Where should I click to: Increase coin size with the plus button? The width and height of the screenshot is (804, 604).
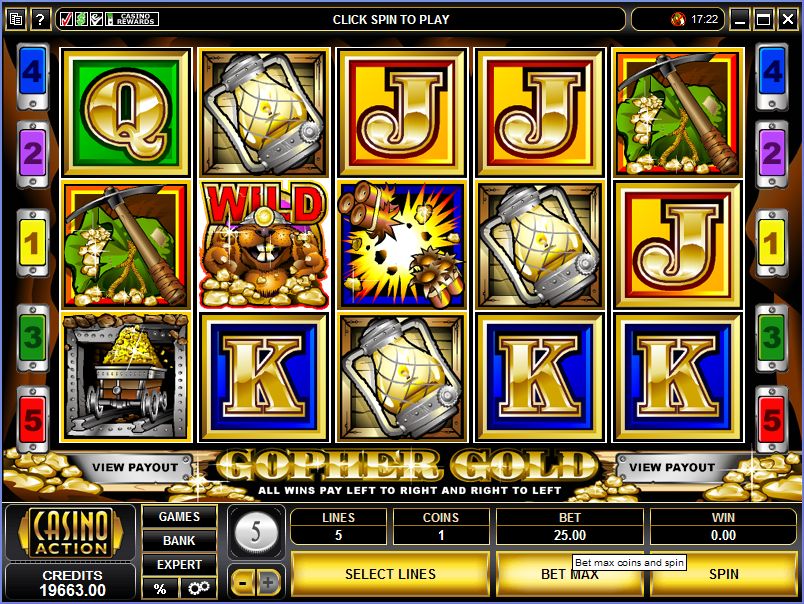269,581
